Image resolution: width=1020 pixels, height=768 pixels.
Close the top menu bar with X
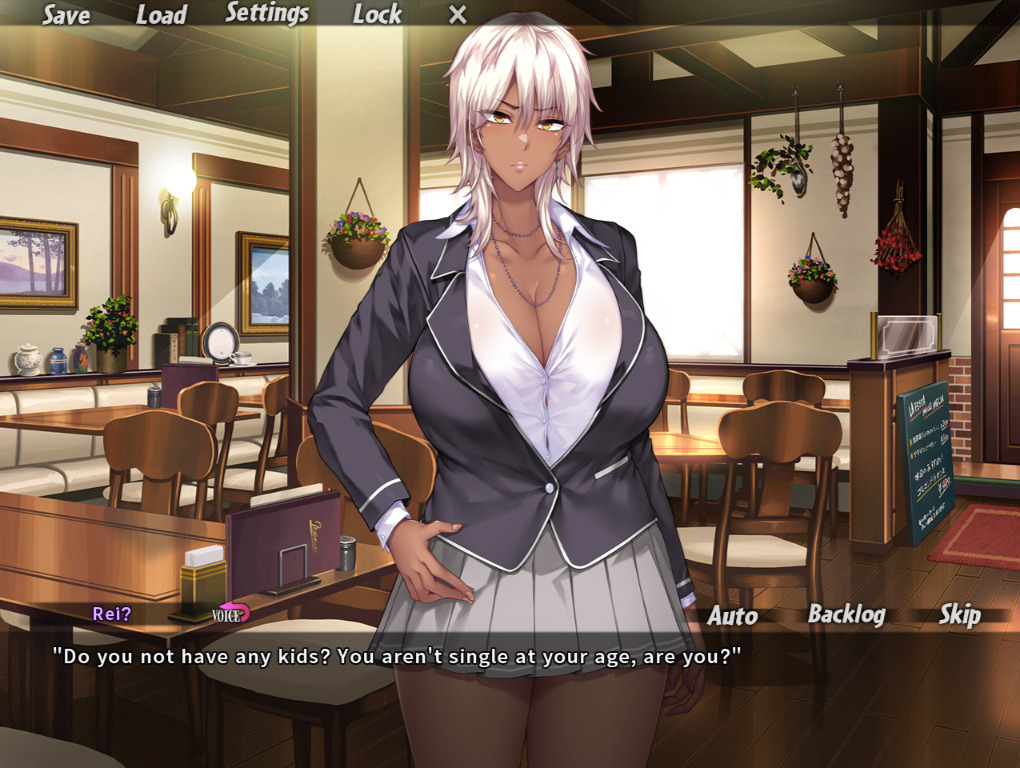(457, 15)
